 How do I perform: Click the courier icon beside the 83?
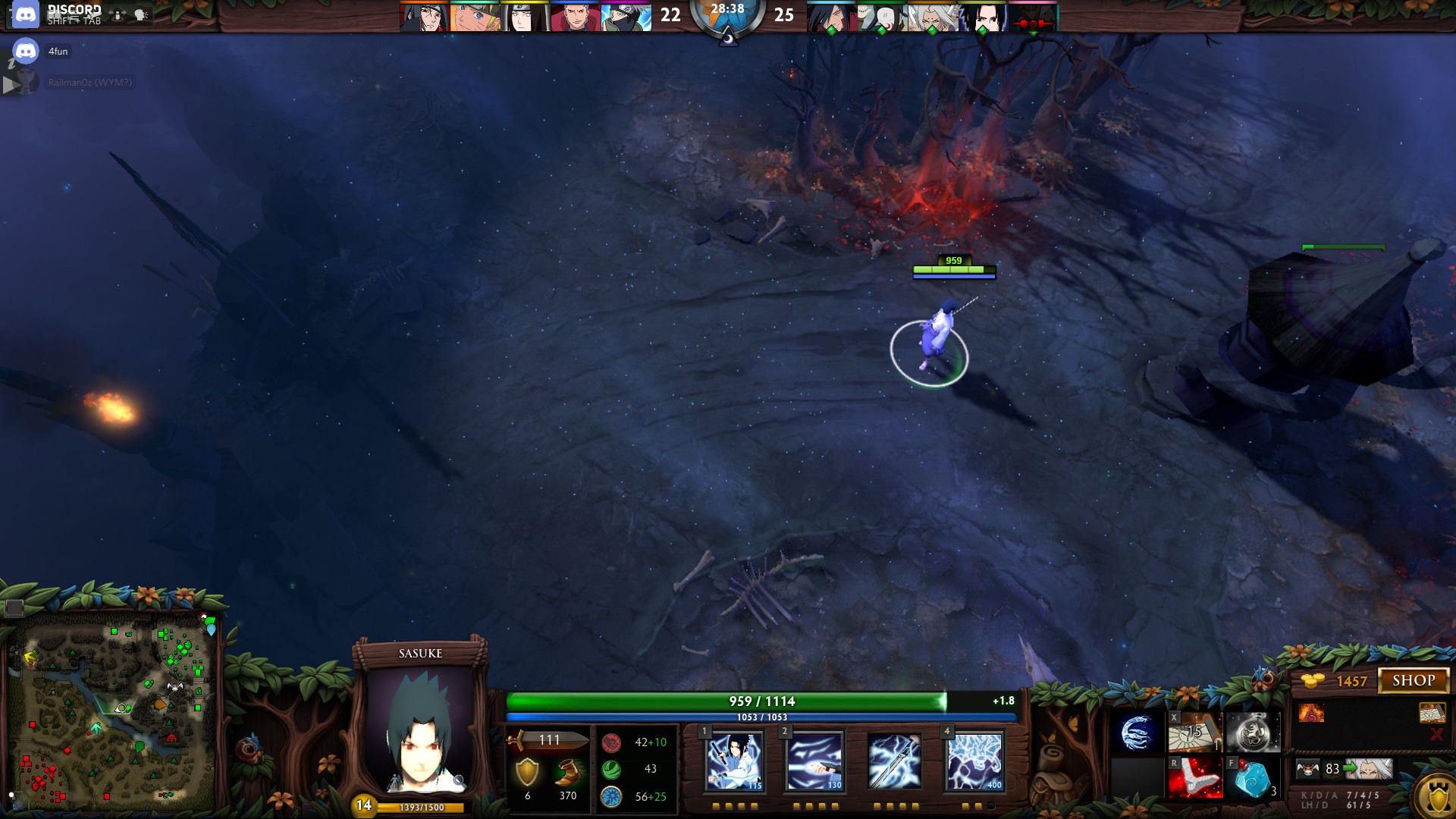click(1308, 770)
